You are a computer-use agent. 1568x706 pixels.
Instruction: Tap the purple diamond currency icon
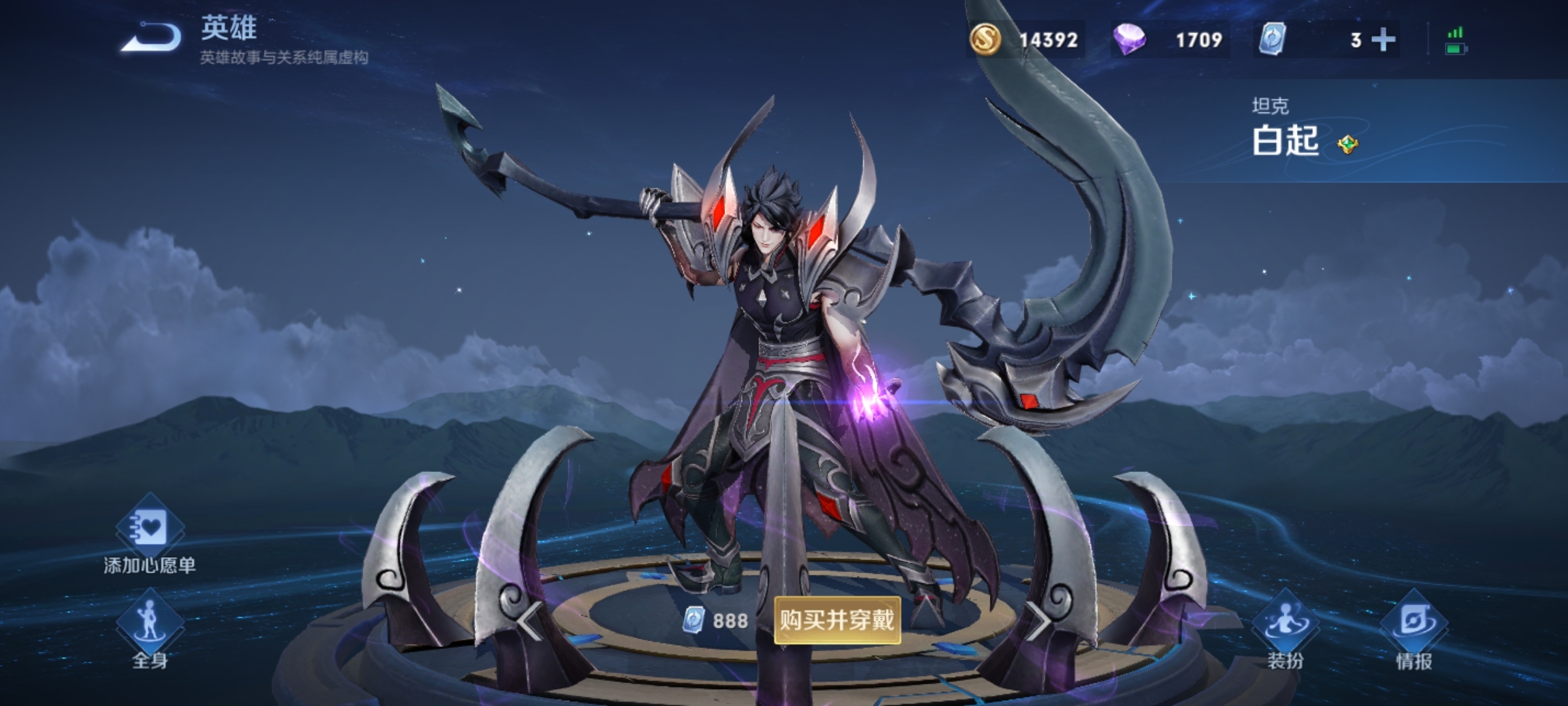click(1129, 40)
